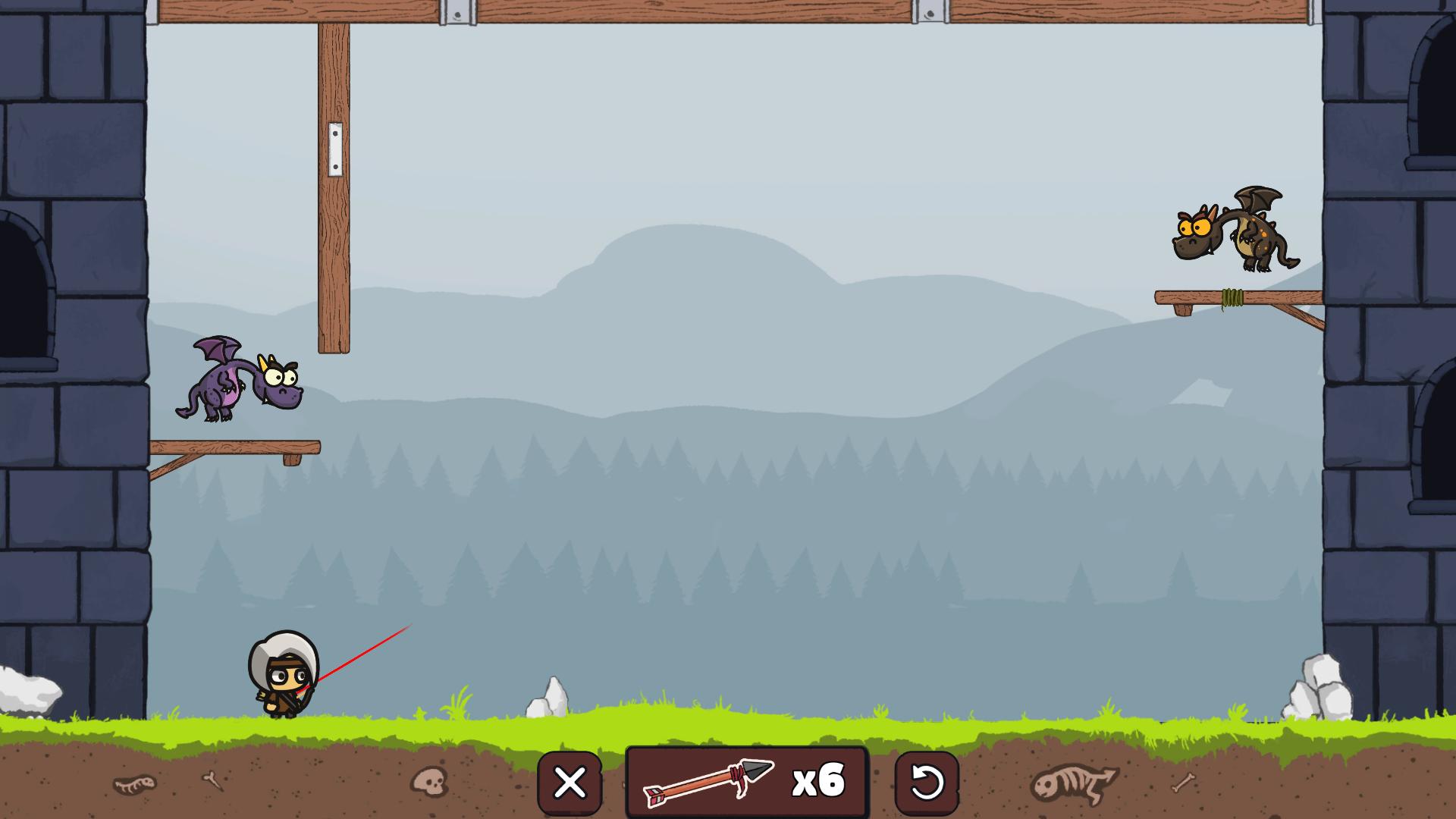Viewport: 1456px width, 819px height.
Task: Click the X exit icon
Action: click(x=570, y=782)
